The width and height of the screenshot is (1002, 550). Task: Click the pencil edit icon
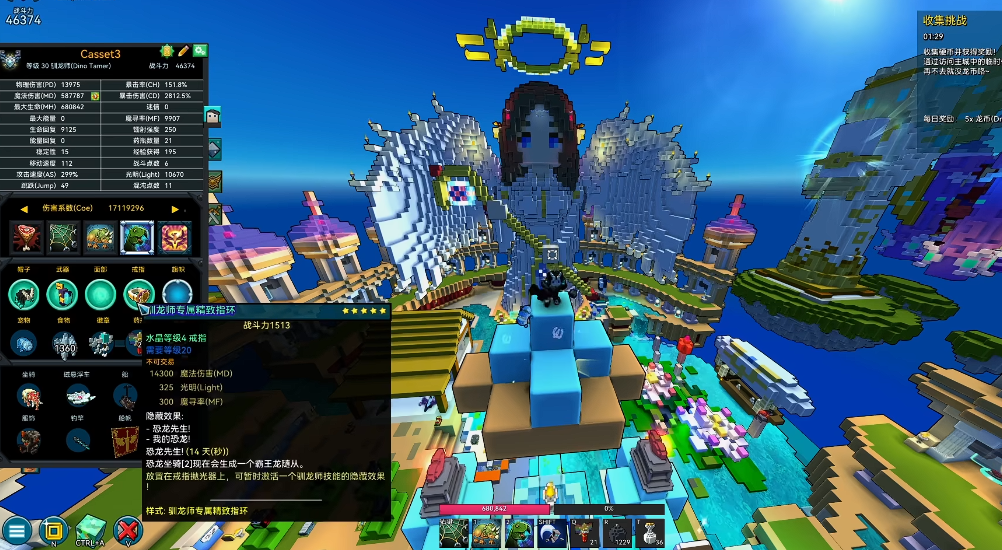coord(184,50)
